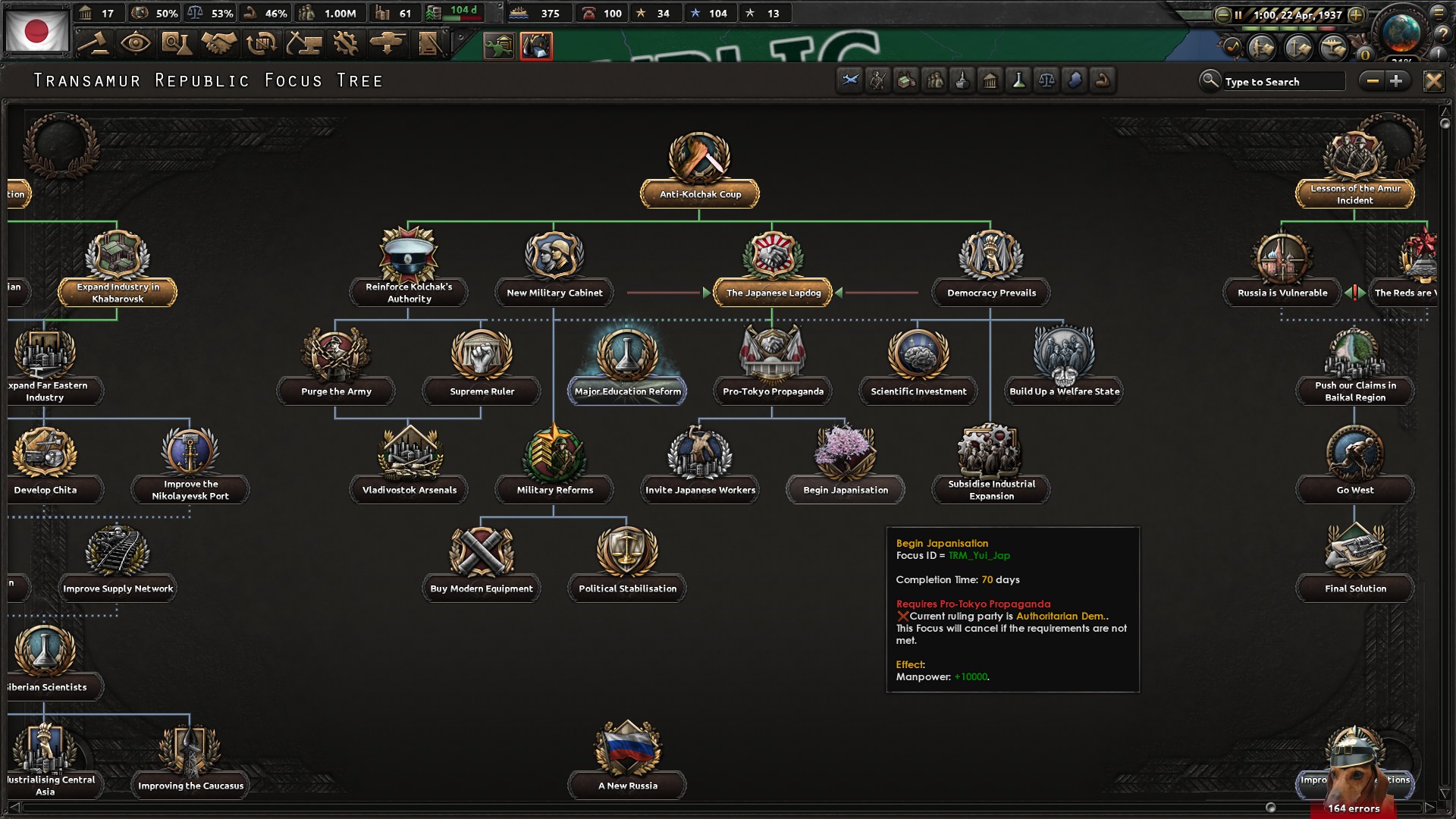The image size is (1456, 819).
Task: Select the research flask filter icon
Action: 1018,81
